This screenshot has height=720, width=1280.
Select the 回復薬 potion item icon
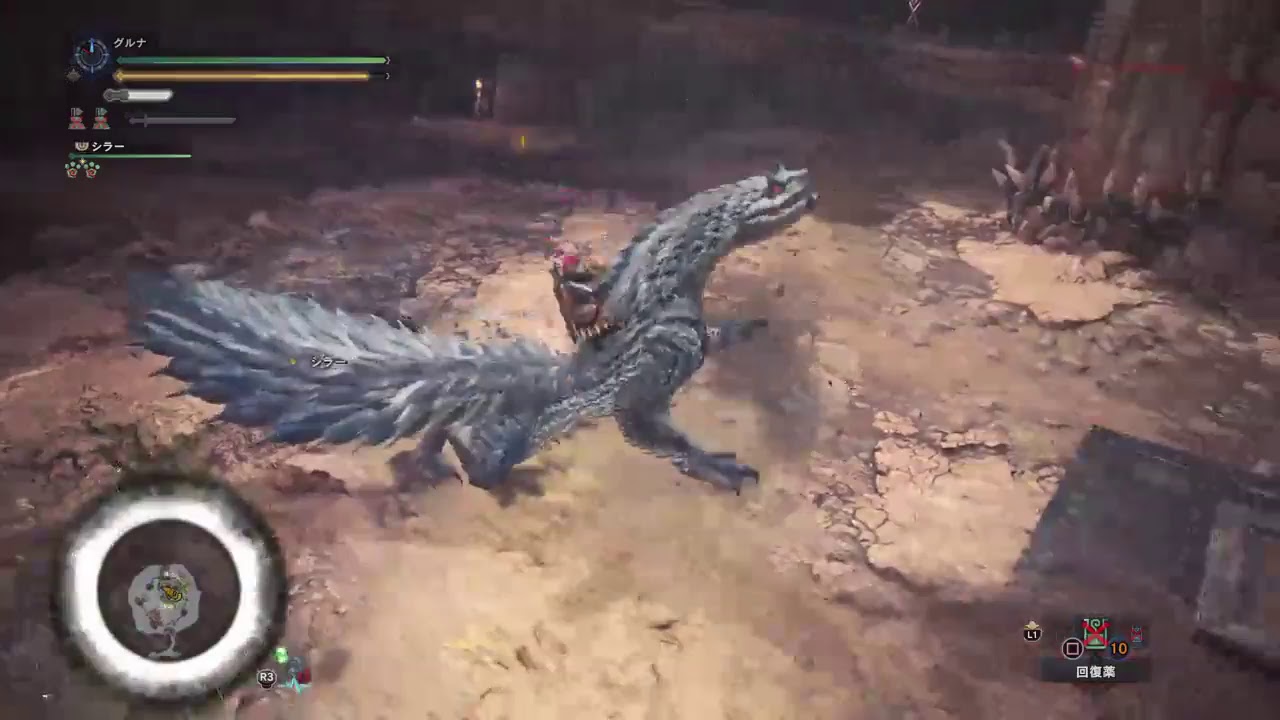pos(1094,631)
